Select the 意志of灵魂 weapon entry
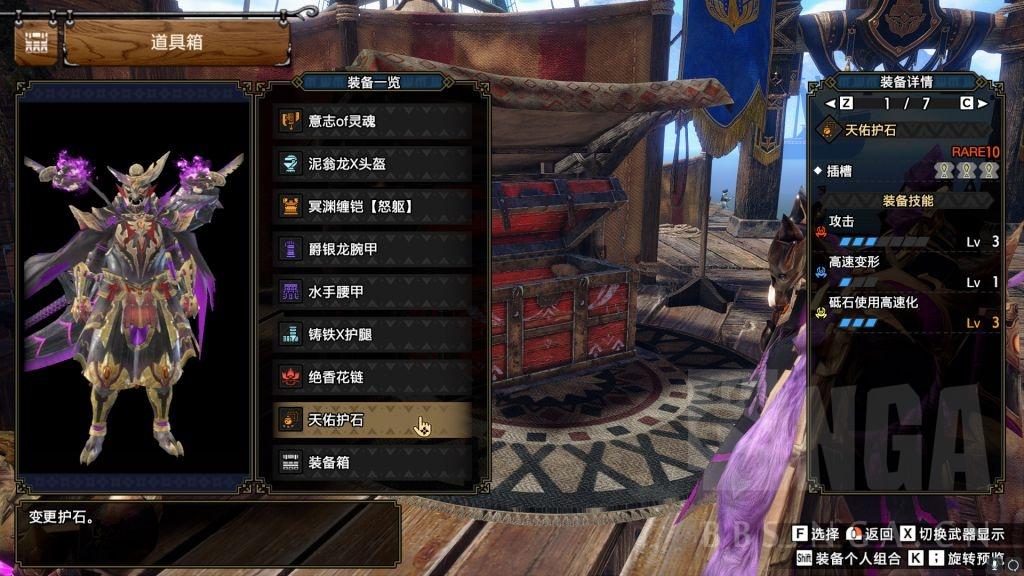Screen dimensions: 1024x576 coord(372,121)
